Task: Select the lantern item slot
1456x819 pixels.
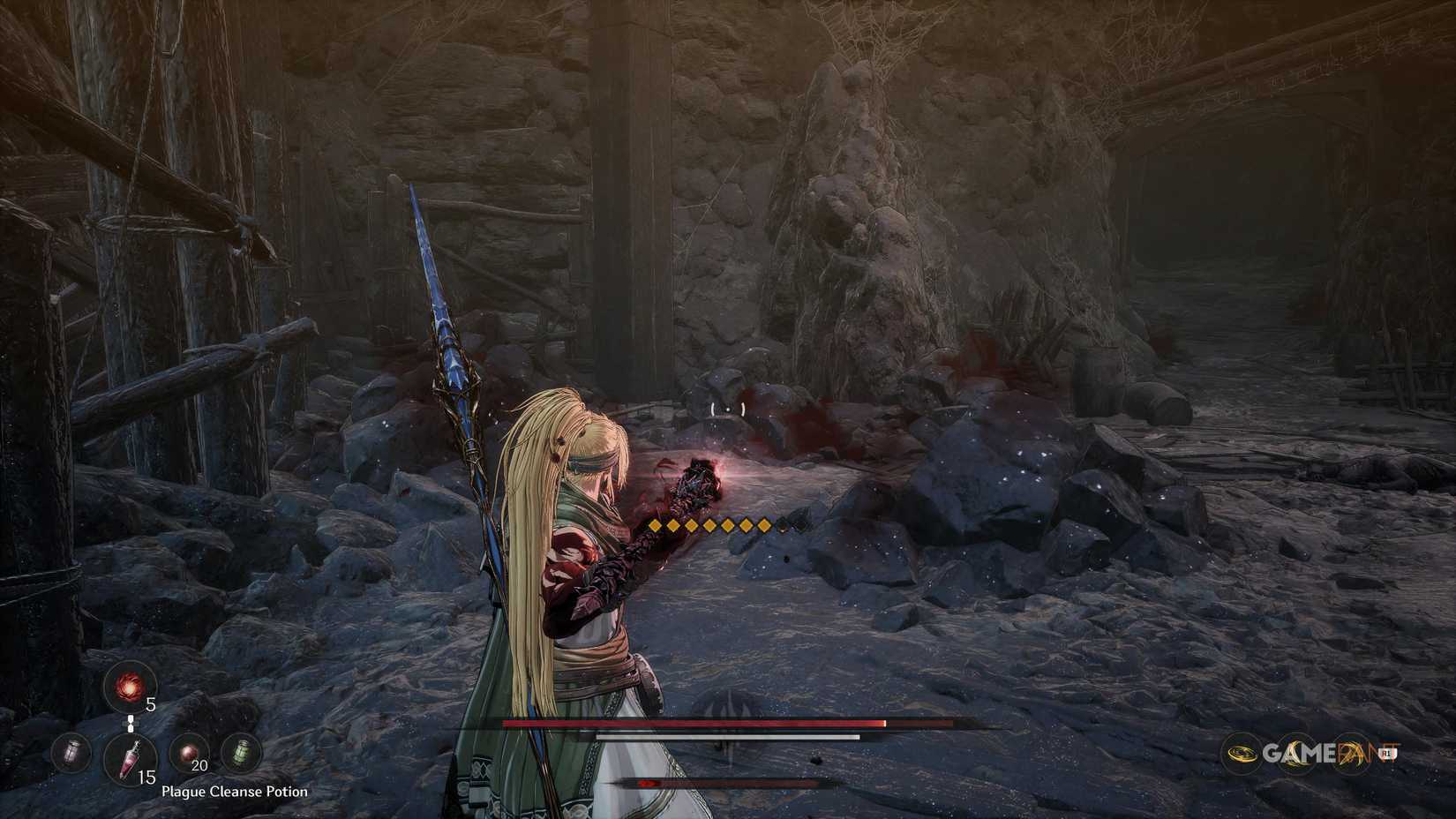Action: 71,754
